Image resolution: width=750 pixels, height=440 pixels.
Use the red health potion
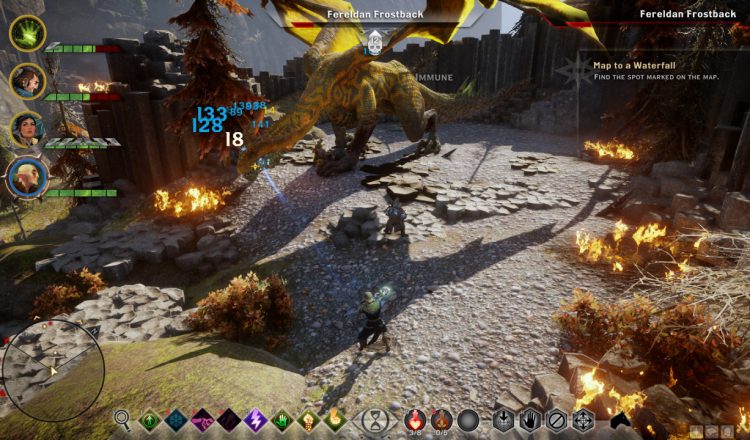click(x=415, y=420)
